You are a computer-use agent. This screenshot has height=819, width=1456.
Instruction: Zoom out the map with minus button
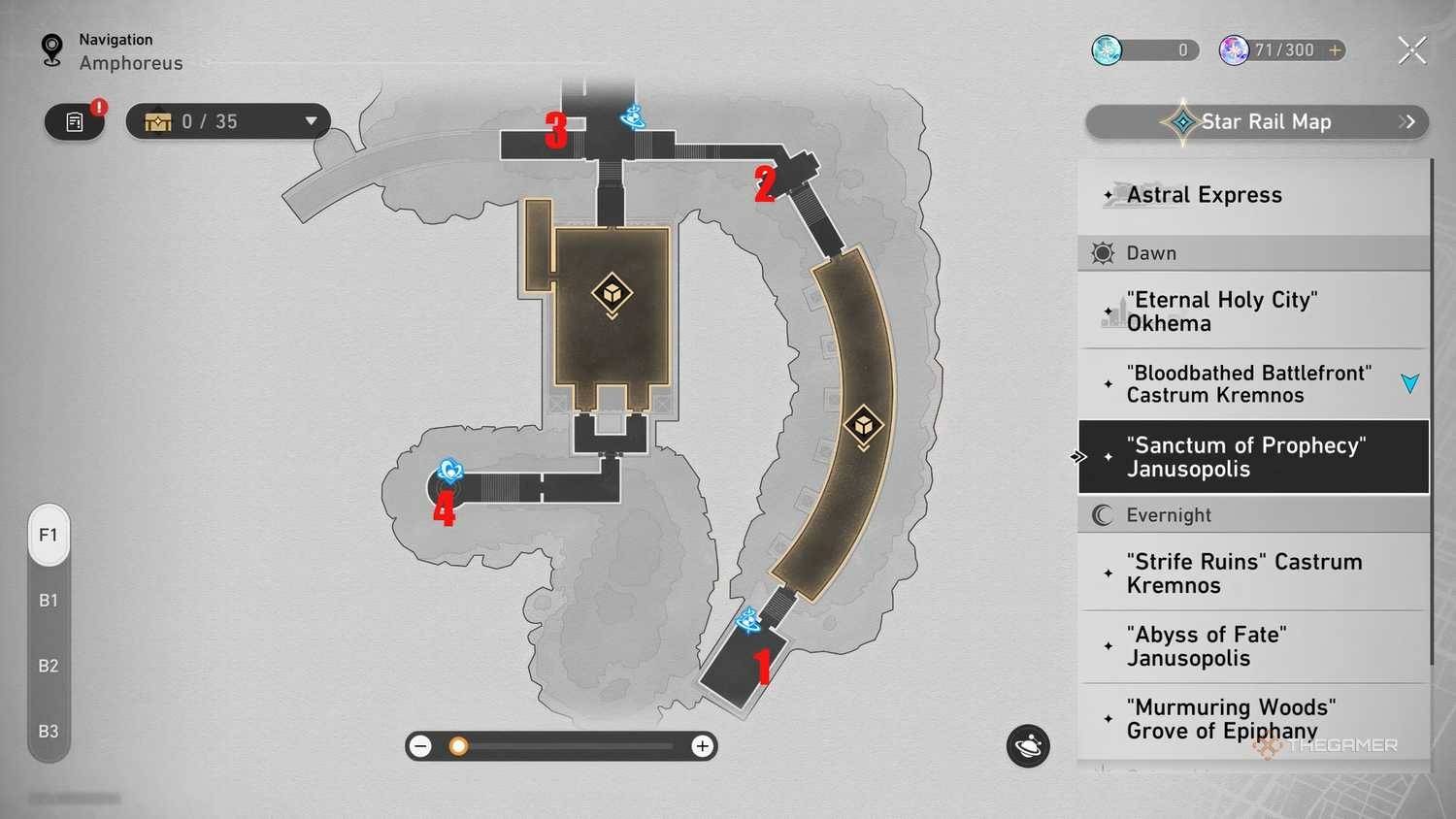point(421,746)
